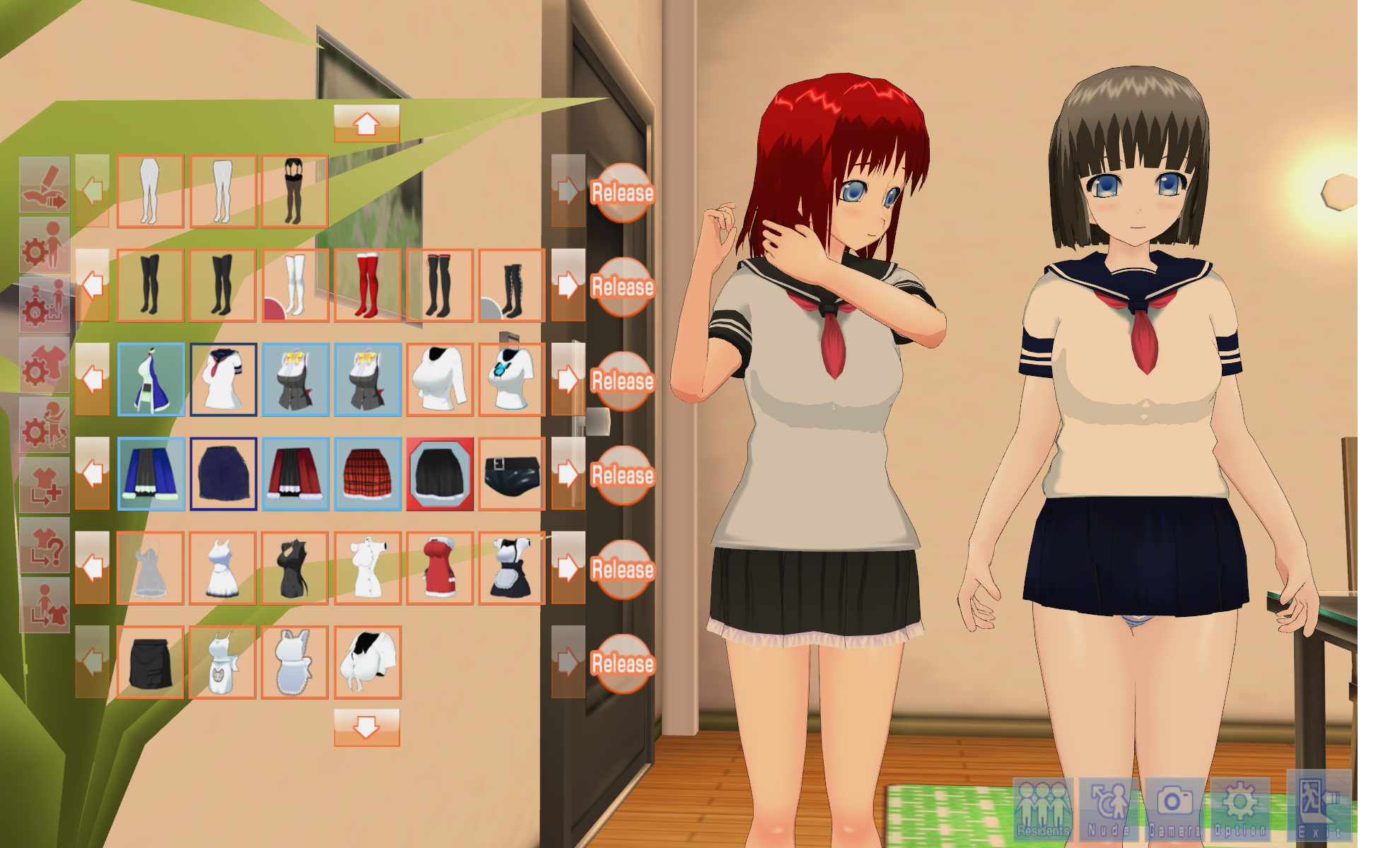The width and height of the screenshot is (1400, 848).
Task: Choose the white top with aqua brooch
Action: 511,379
